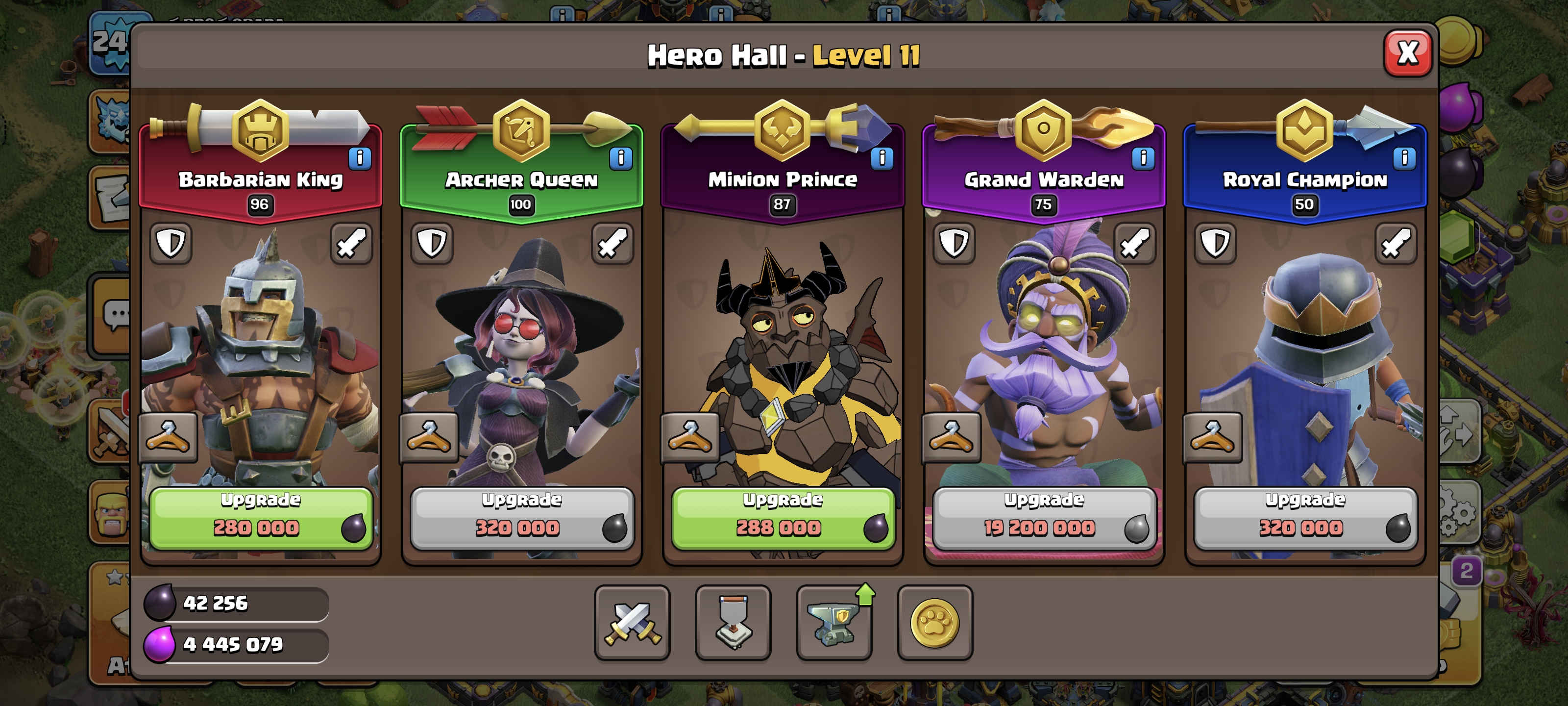
Task: Open the Blacksmith anvil equipment button
Action: 834,623
